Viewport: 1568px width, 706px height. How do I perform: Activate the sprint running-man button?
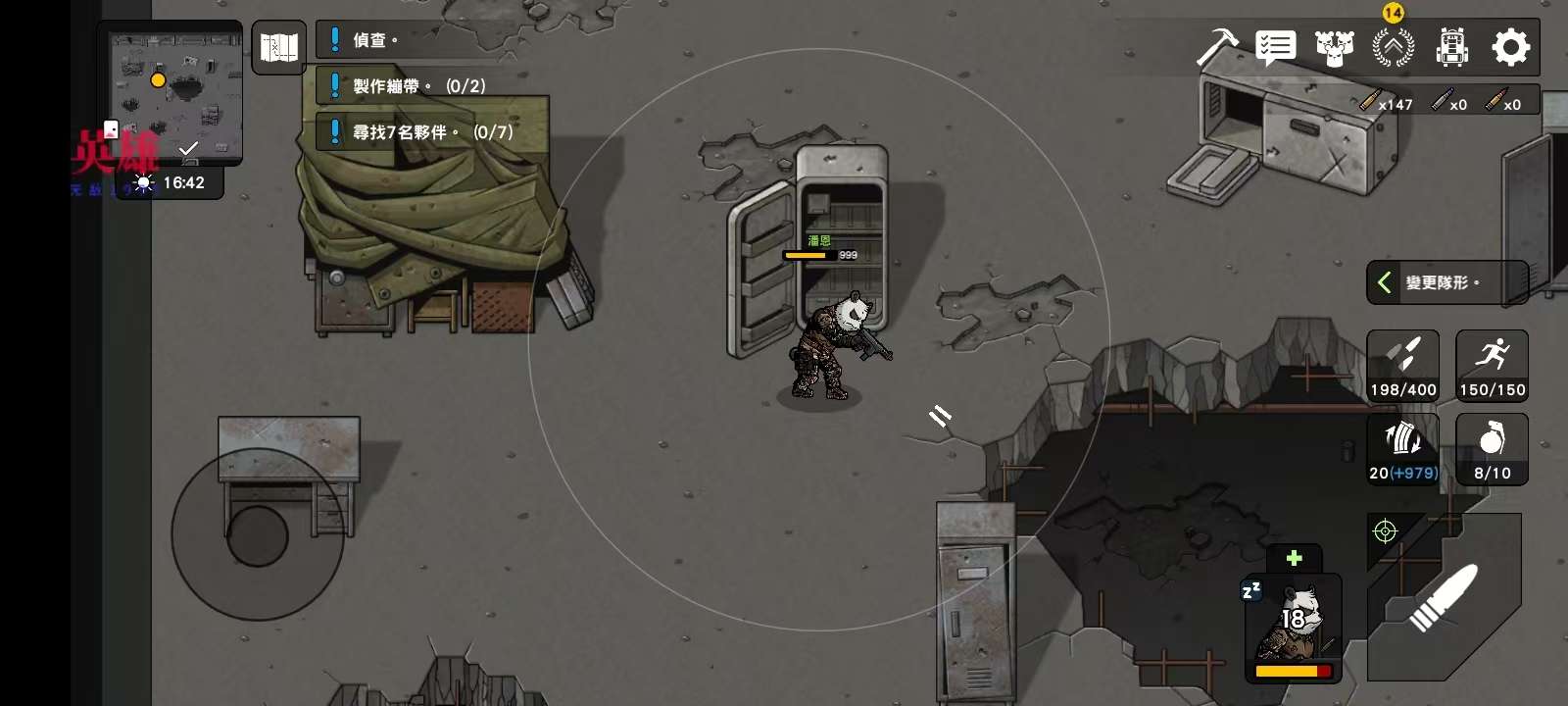(x=1492, y=366)
